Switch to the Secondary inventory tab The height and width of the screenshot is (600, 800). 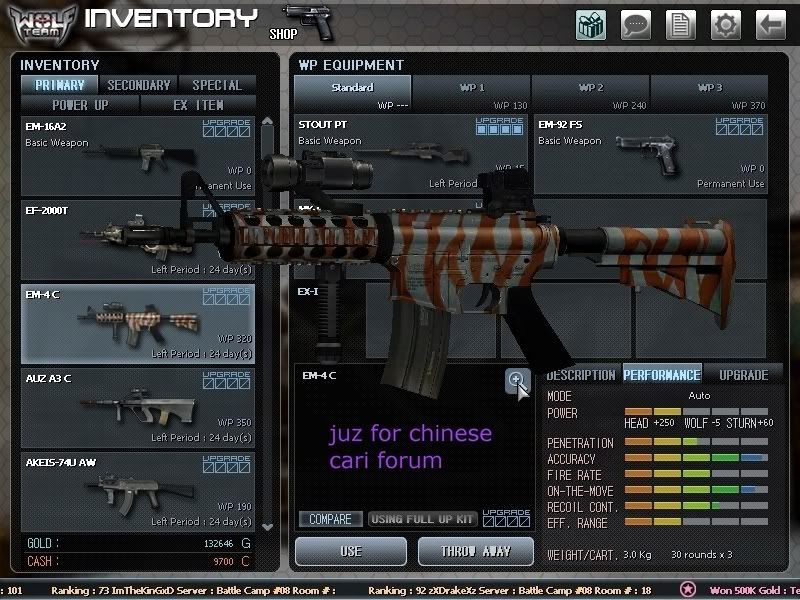point(139,85)
